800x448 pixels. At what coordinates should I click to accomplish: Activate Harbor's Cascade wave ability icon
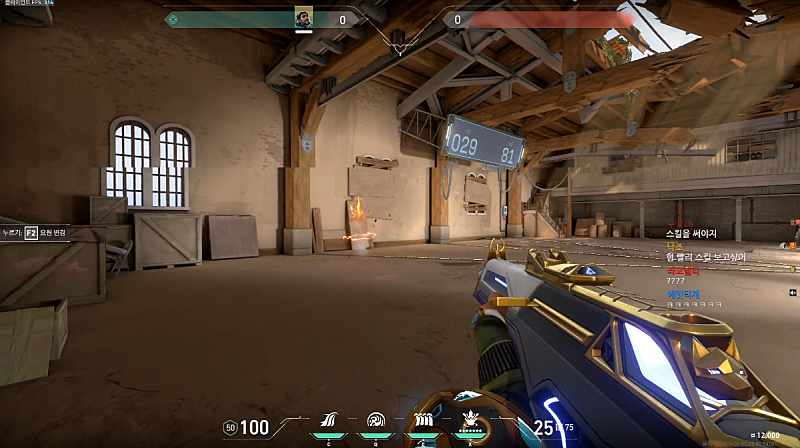coord(334,421)
